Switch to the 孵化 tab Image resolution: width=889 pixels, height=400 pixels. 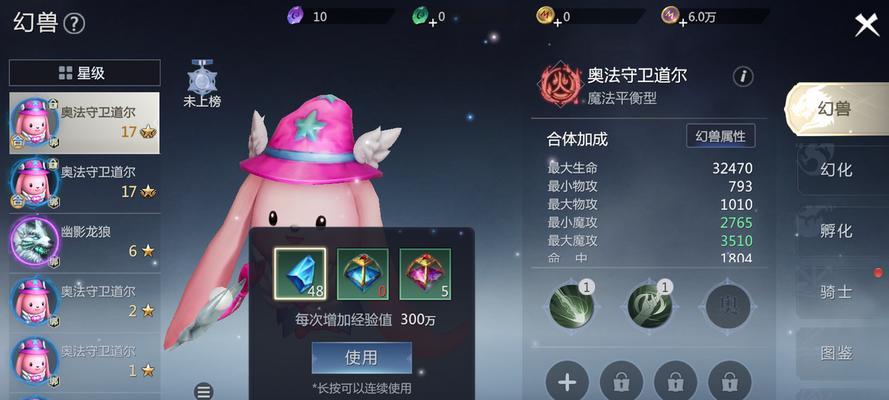coord(836,231)
